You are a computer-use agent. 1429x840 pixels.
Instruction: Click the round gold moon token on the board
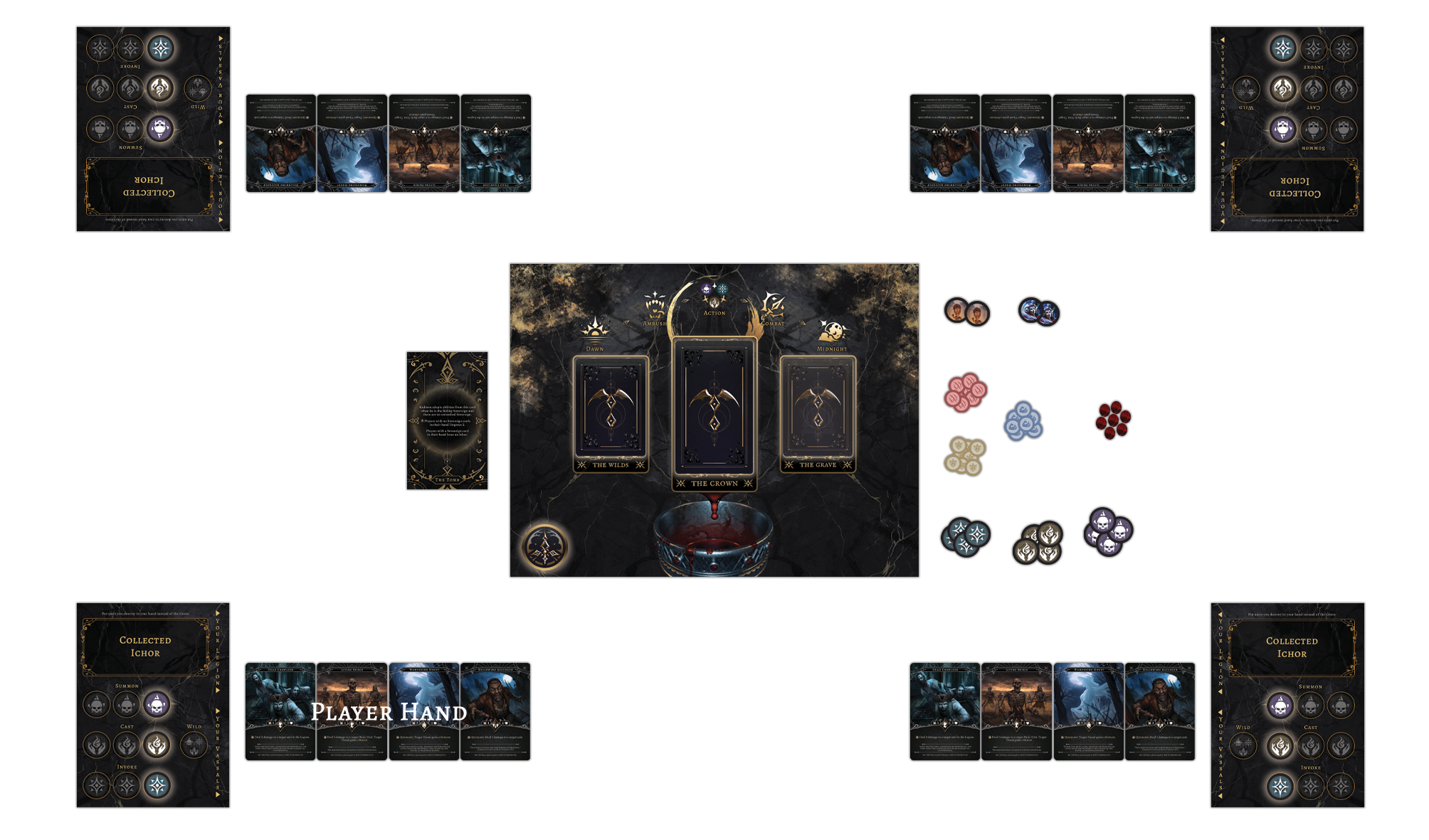545,548
